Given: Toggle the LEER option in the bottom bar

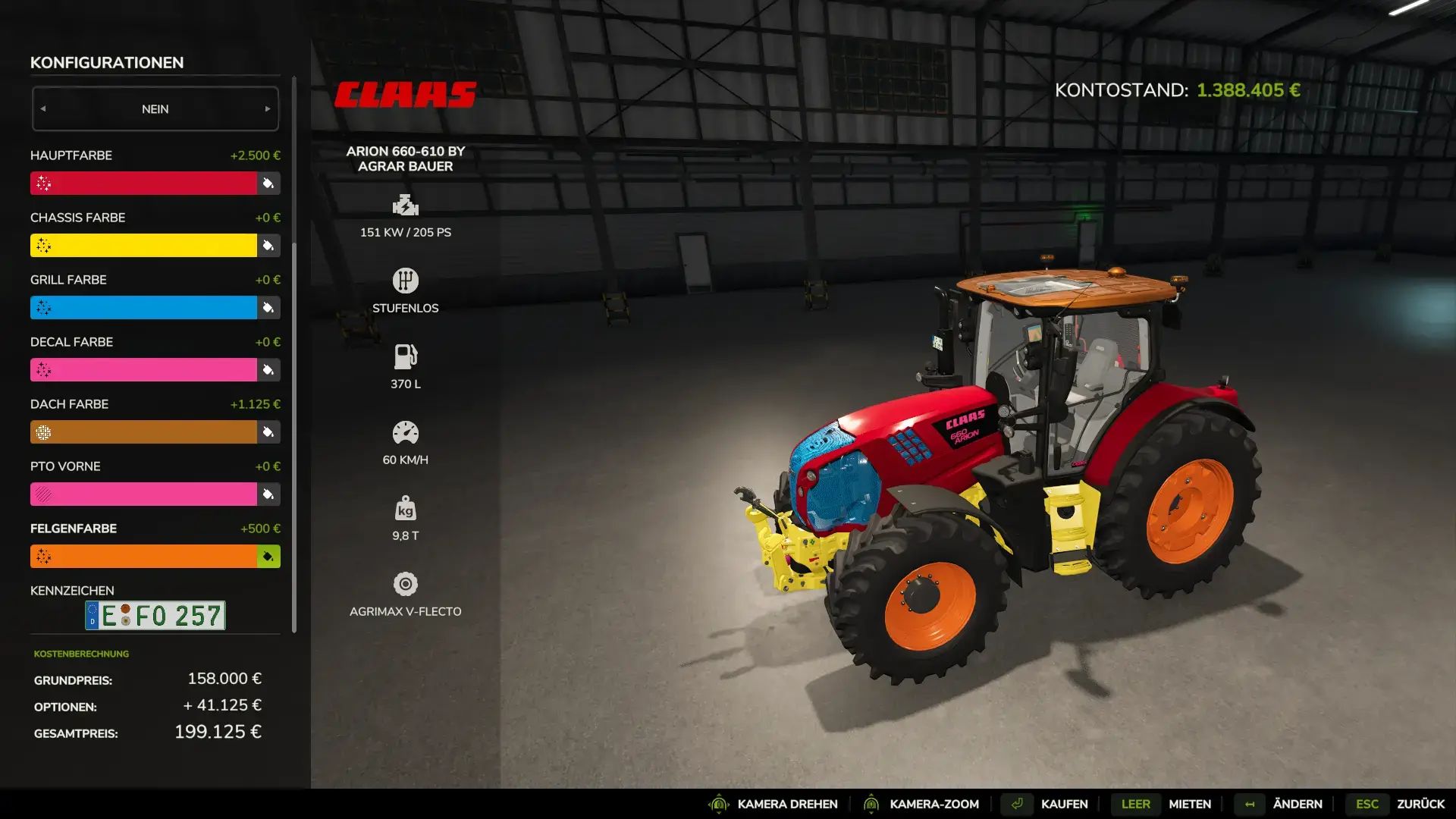Looking at the screenshot, I should (1134, 804).
